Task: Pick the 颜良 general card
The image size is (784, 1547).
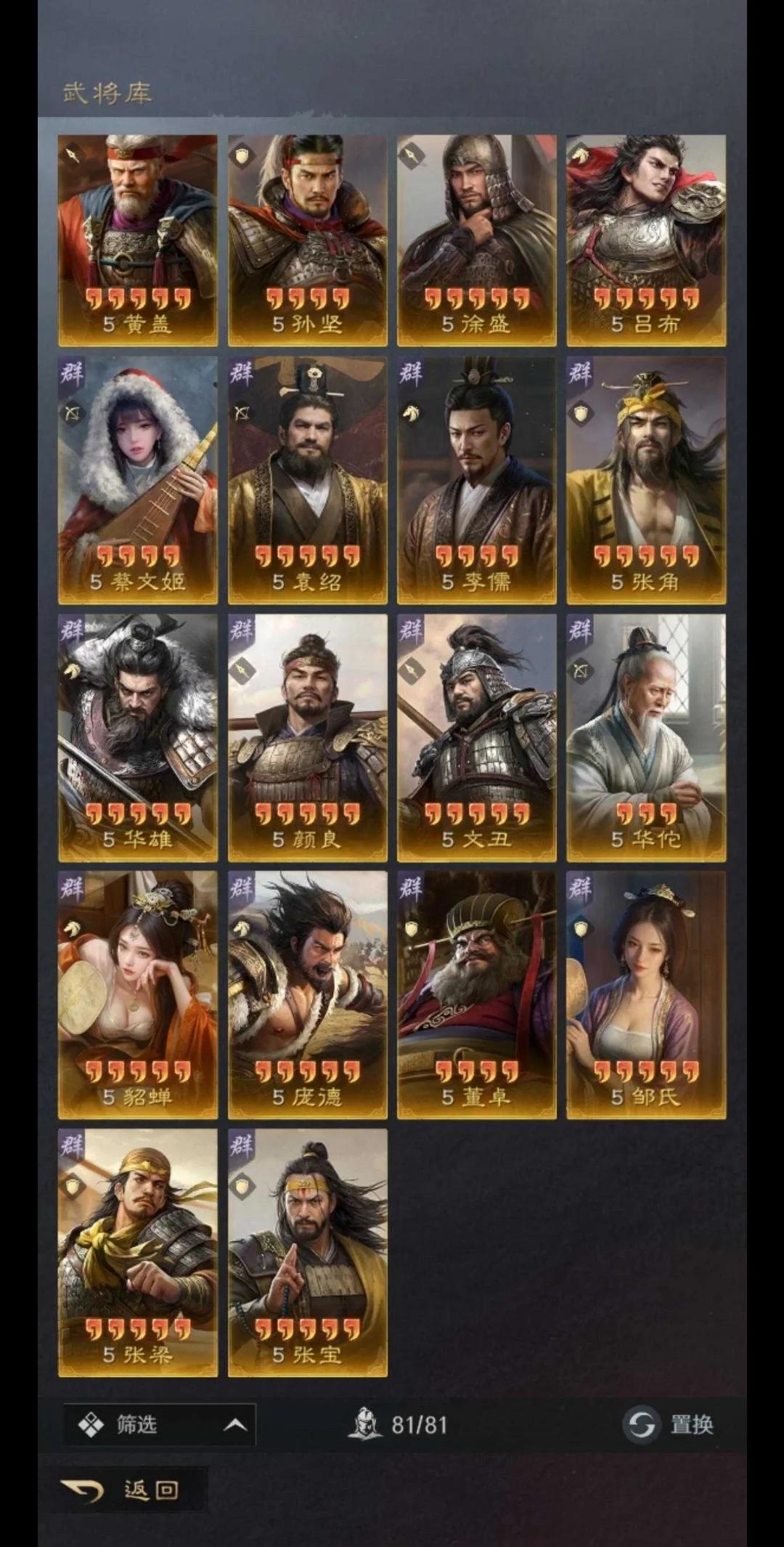Action: (x=308, y=738)
